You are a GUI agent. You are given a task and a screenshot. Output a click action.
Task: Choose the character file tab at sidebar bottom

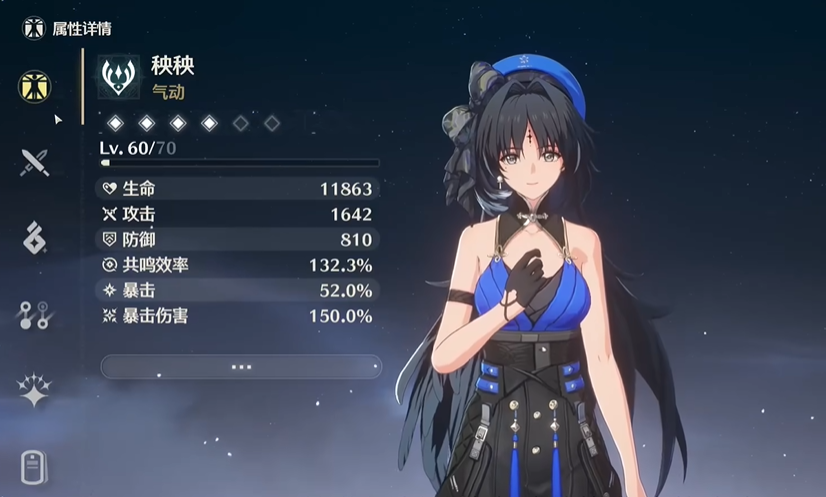[x=35, y=467]
